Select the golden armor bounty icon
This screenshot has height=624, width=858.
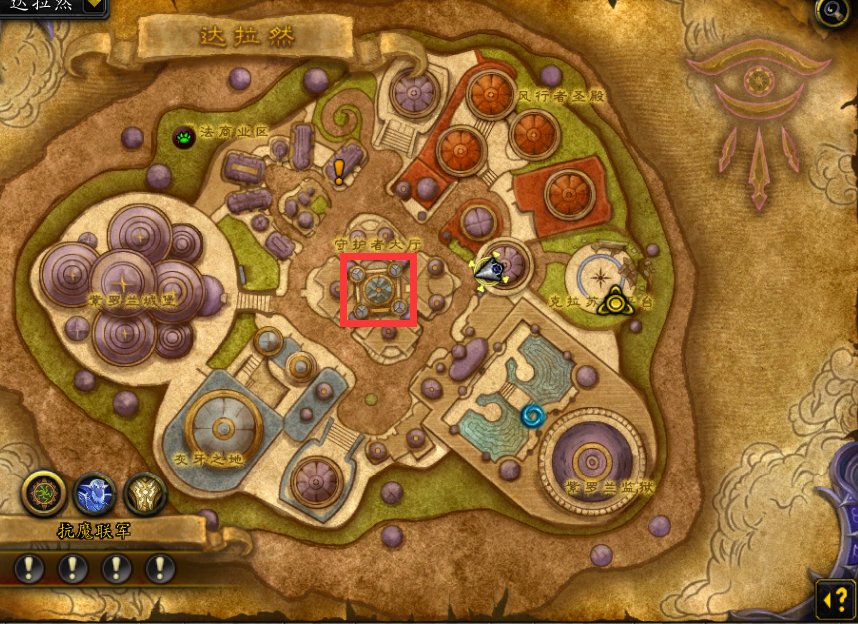(x=144, y=493)
